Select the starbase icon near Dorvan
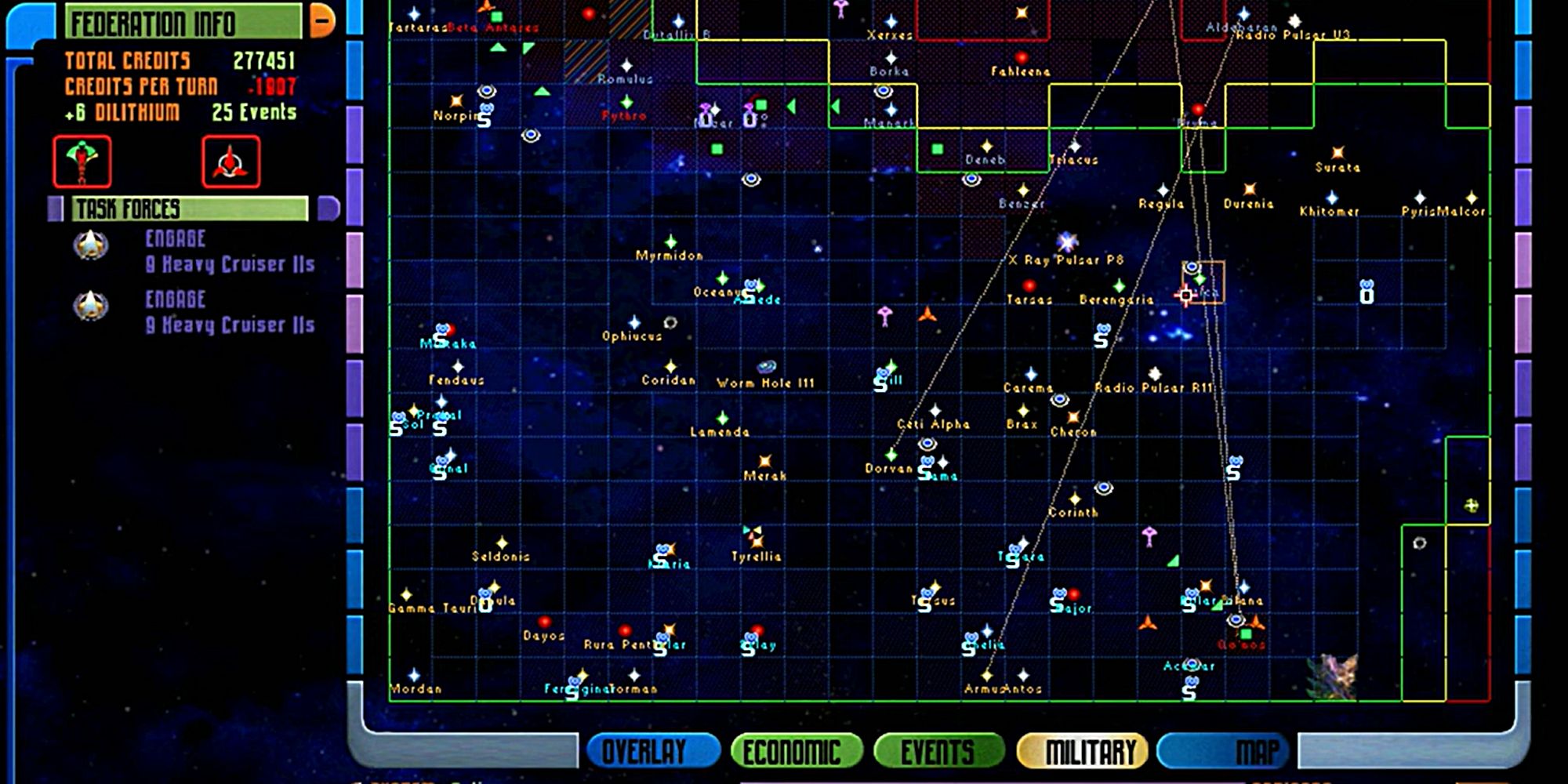Viewport: 1568px width, 784px height. click(x=926, y=463)
